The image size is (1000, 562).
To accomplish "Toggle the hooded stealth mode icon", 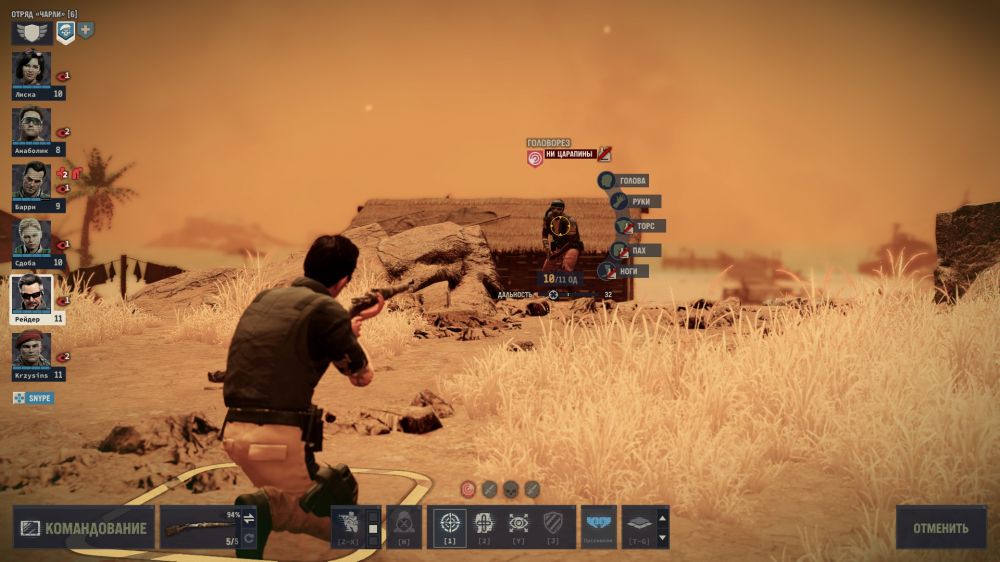I will [404, 523].
